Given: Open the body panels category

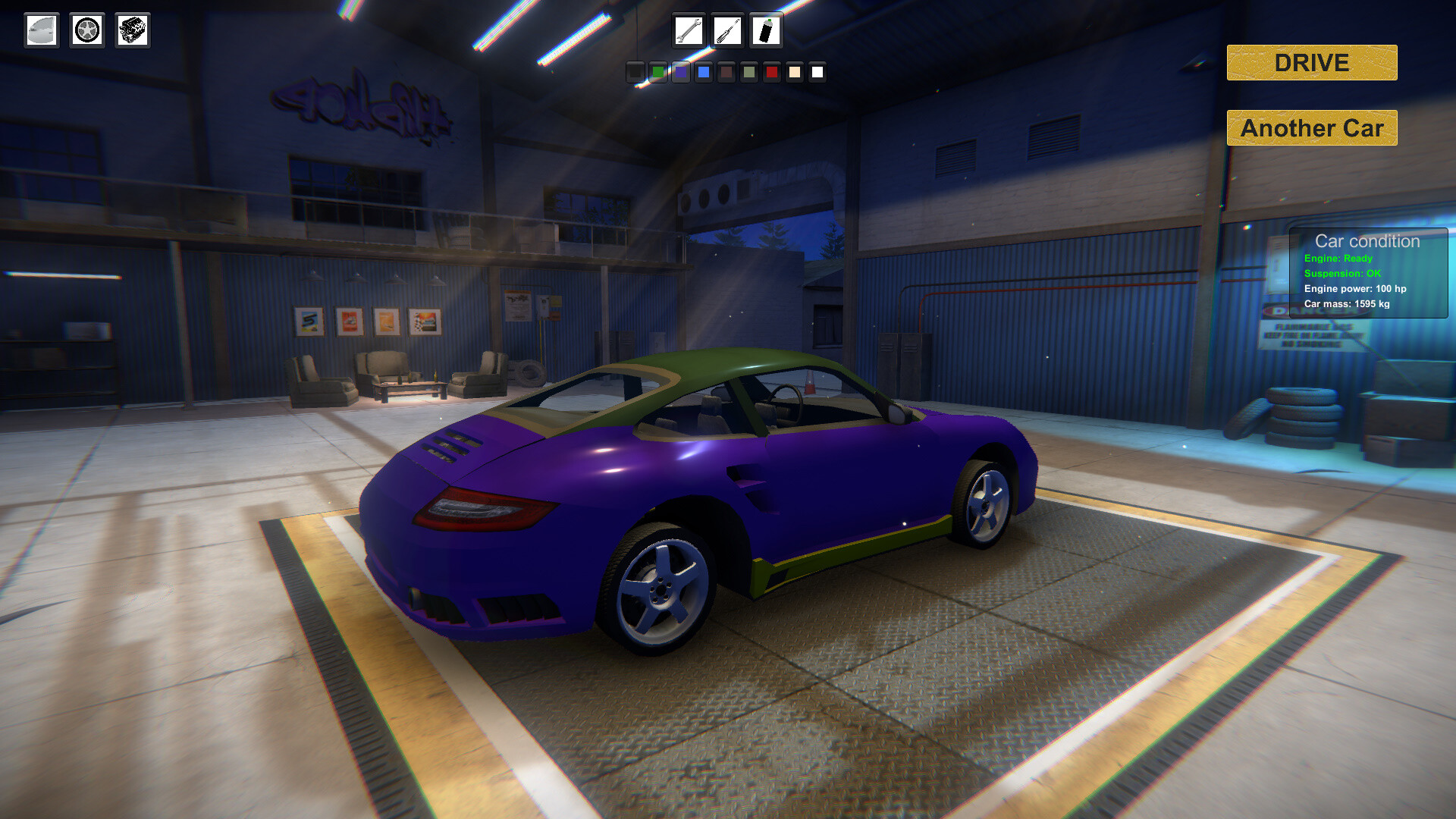Looking at the screenshot, I should [x=41, y=30].
